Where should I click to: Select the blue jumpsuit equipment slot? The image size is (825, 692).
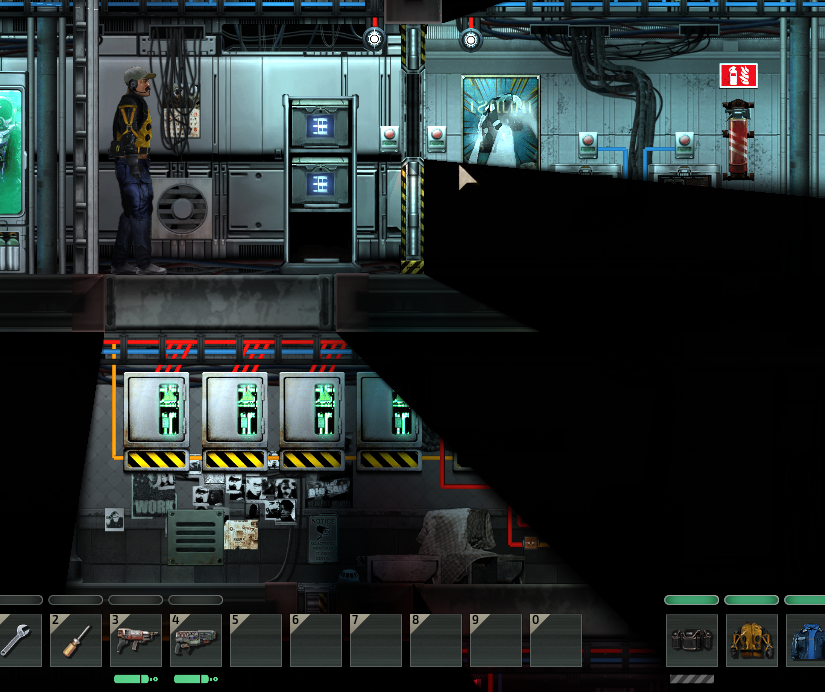pyautogui.click(x=807, y=641)
